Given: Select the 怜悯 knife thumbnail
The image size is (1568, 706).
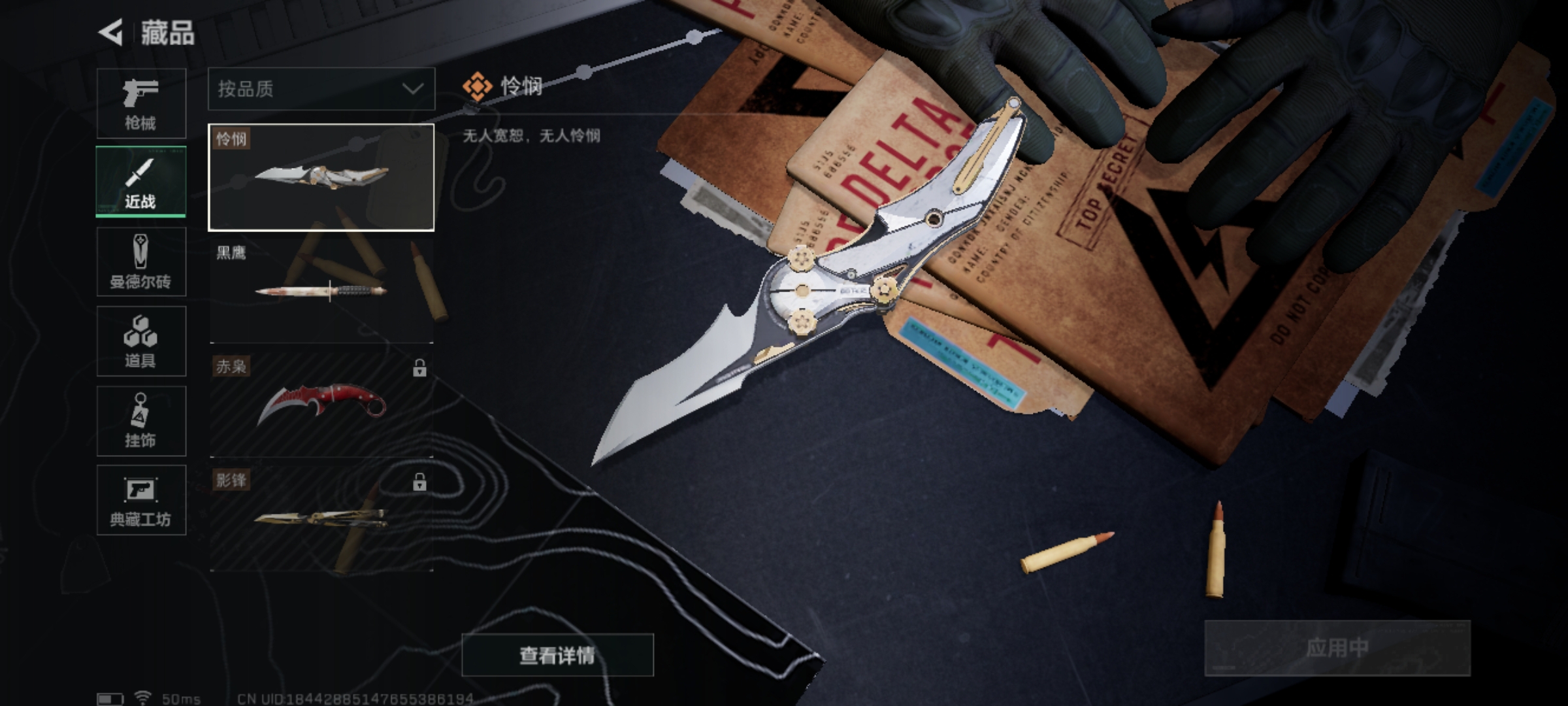Looking at the screenshot, I should 321,177.
